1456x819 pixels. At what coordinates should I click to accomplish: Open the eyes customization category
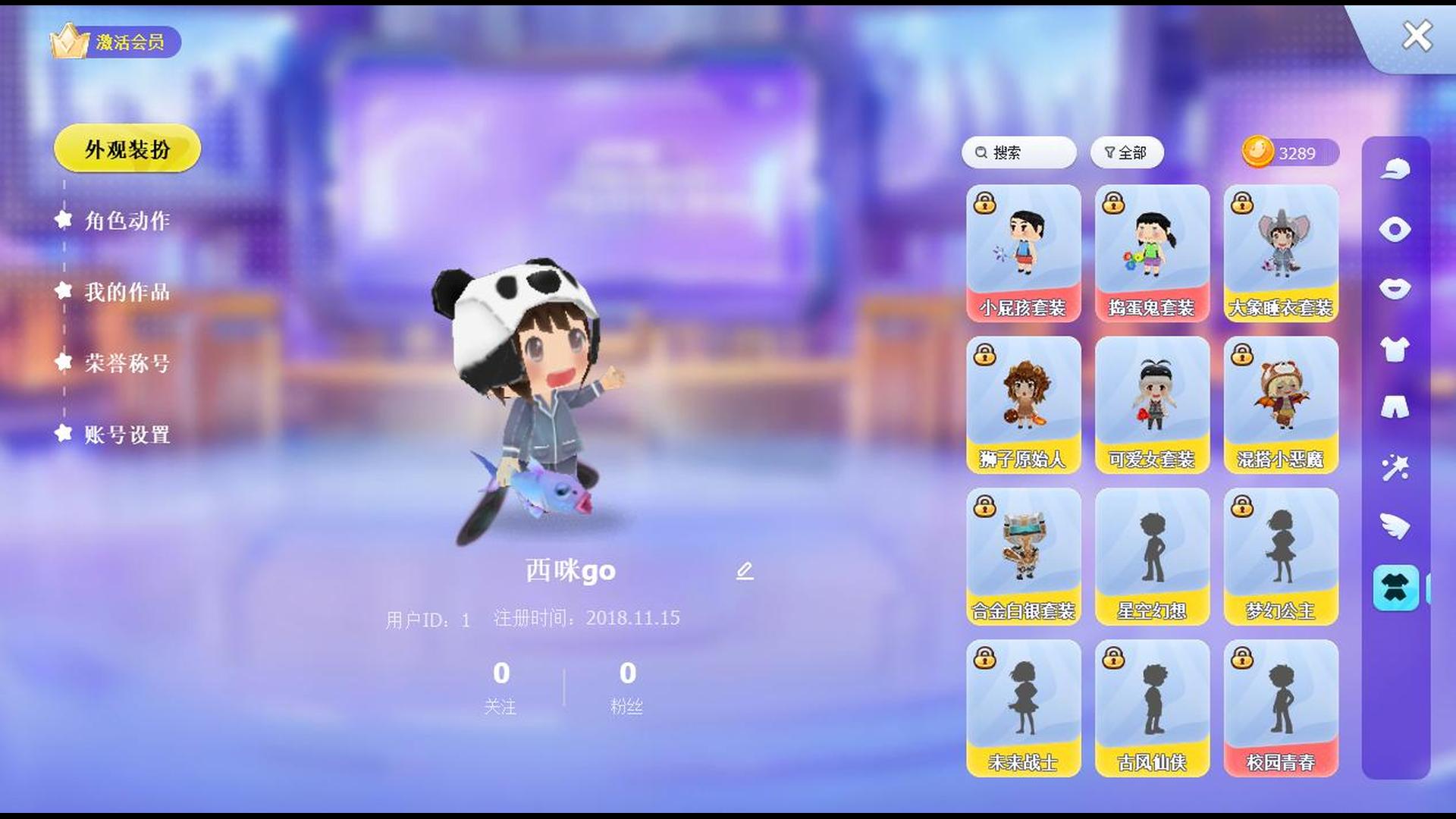point(1395,230)
